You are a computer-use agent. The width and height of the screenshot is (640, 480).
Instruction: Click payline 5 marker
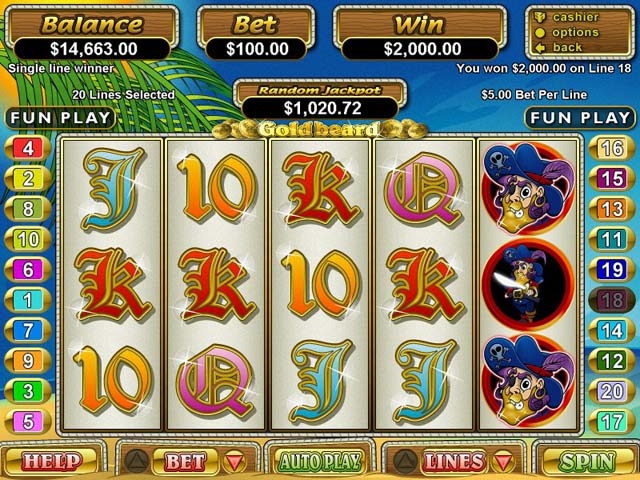[27, 421]
